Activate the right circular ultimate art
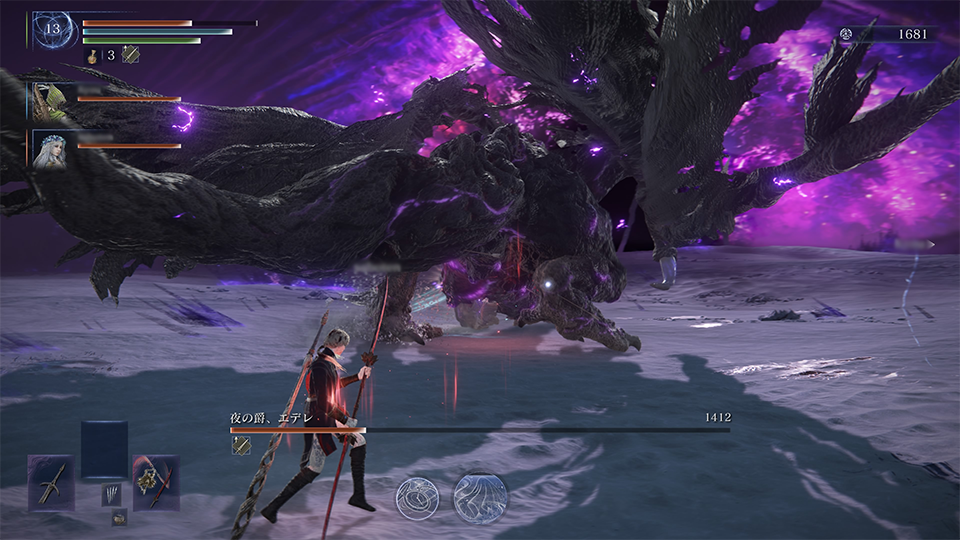 [x=481, y=497]
